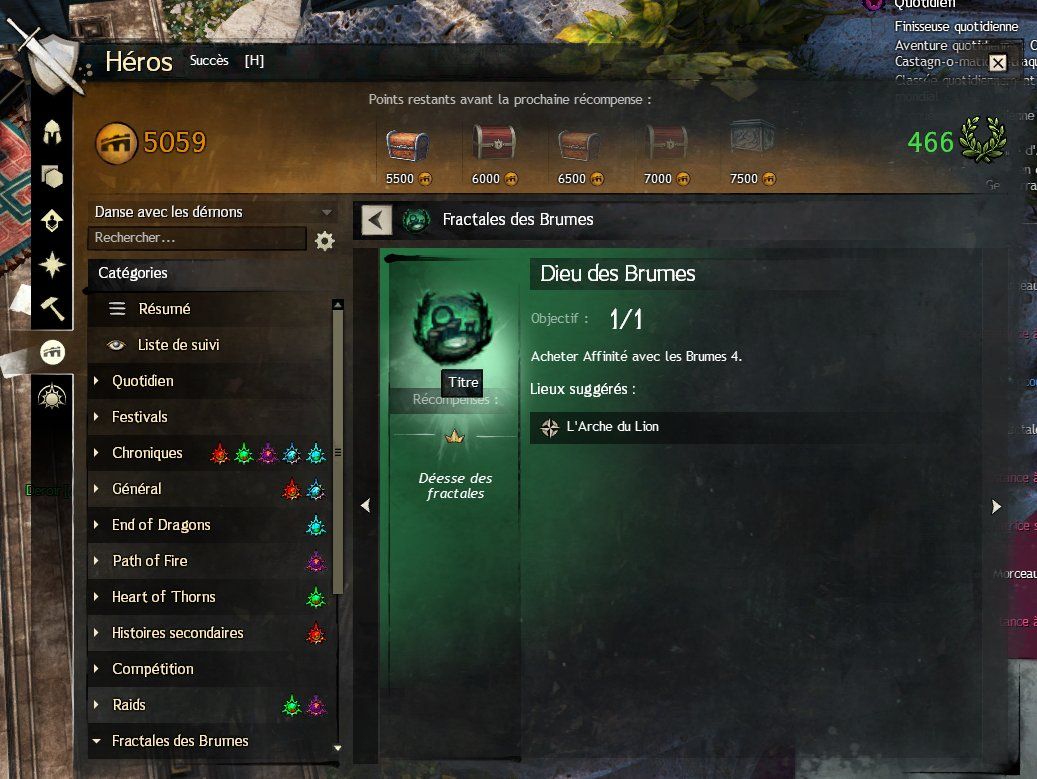
Task: Expand the Quotidien category
Action: point(142,381)
